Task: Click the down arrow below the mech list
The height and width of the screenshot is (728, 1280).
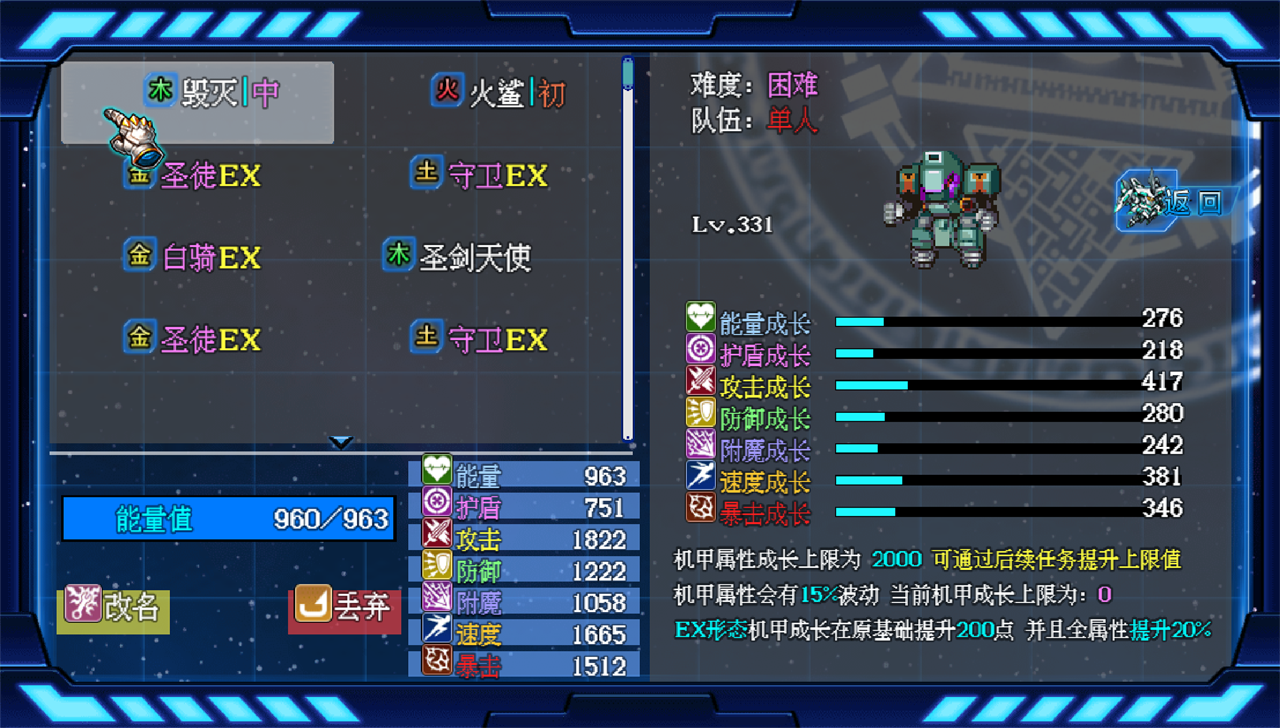Action: (341, 441)
